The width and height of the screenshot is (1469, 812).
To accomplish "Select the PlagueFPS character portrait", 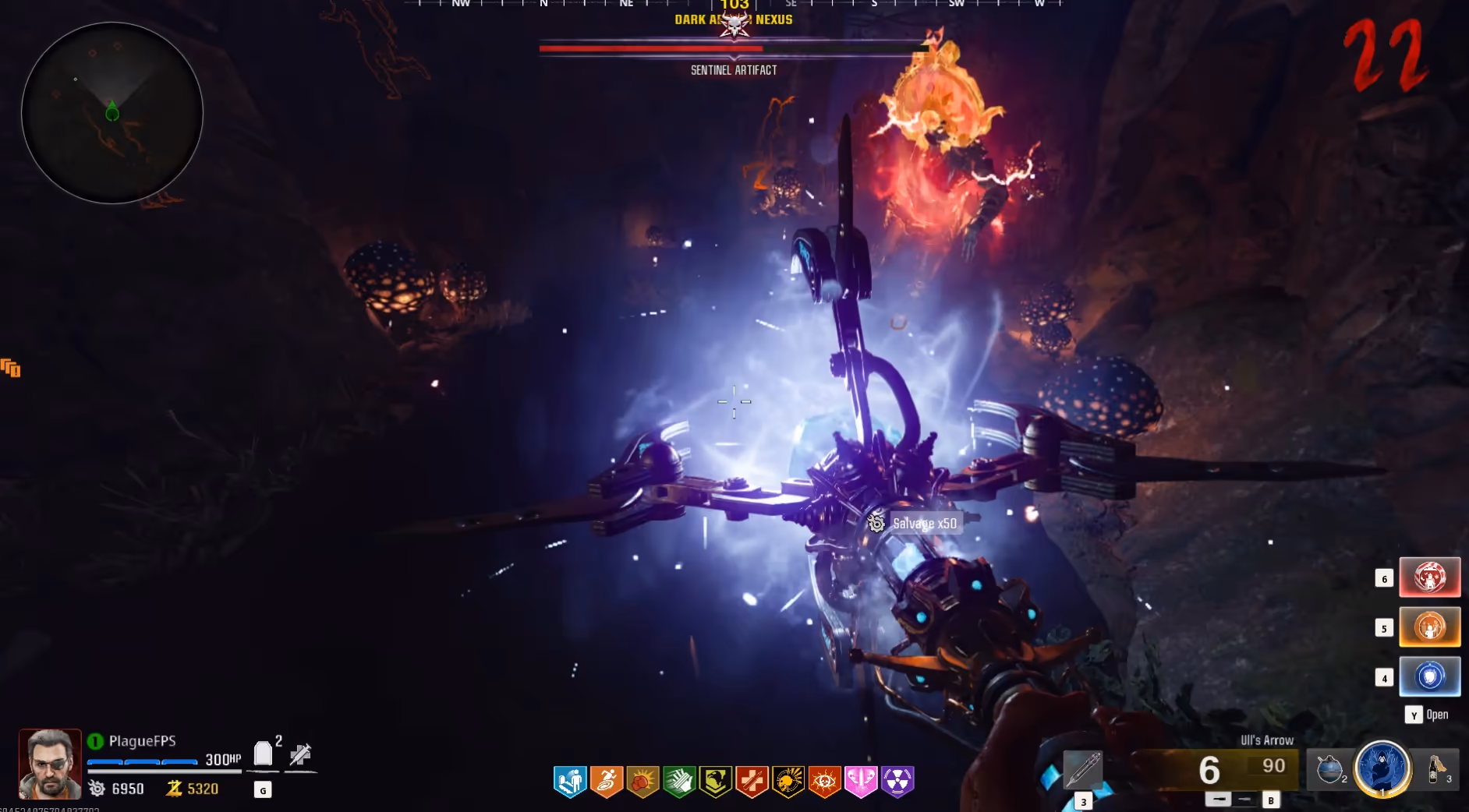I will 50,764.
